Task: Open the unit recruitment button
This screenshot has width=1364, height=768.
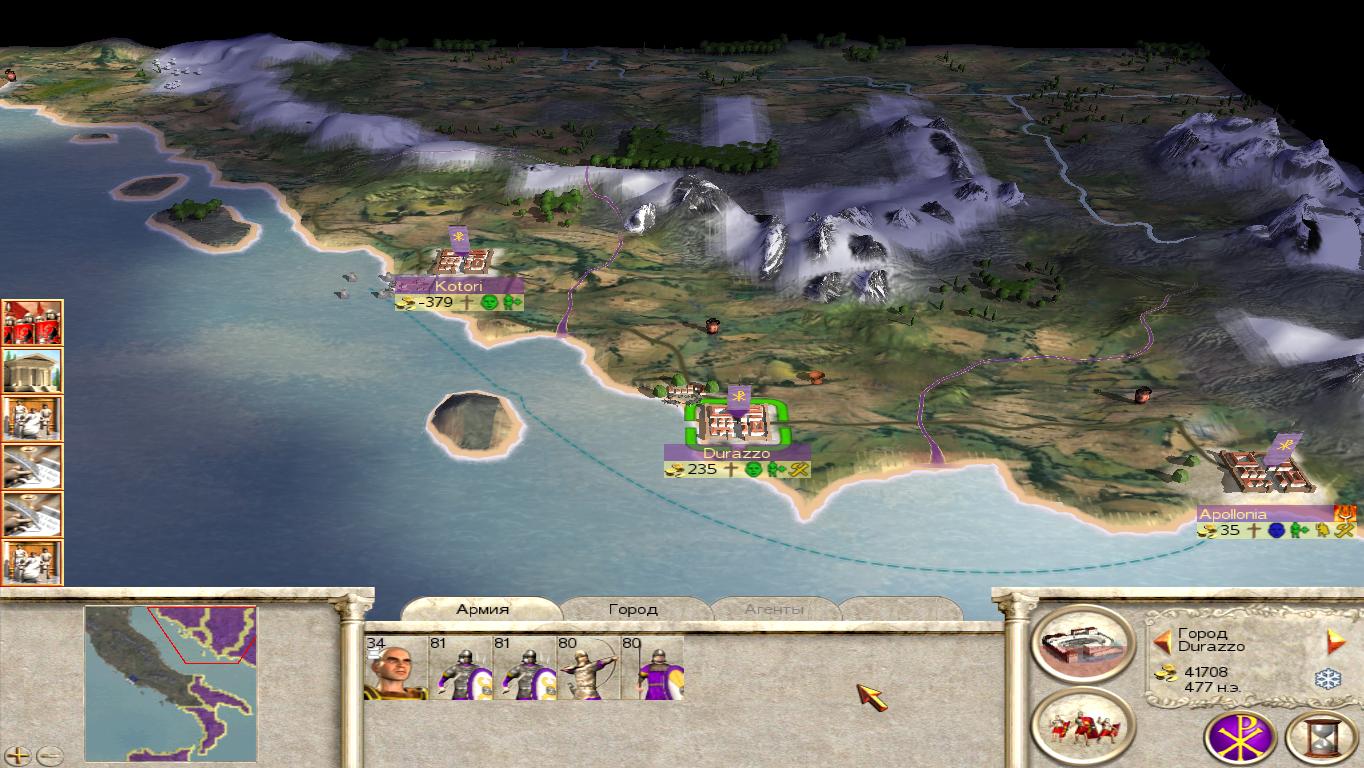Action: pos(1083,728)
